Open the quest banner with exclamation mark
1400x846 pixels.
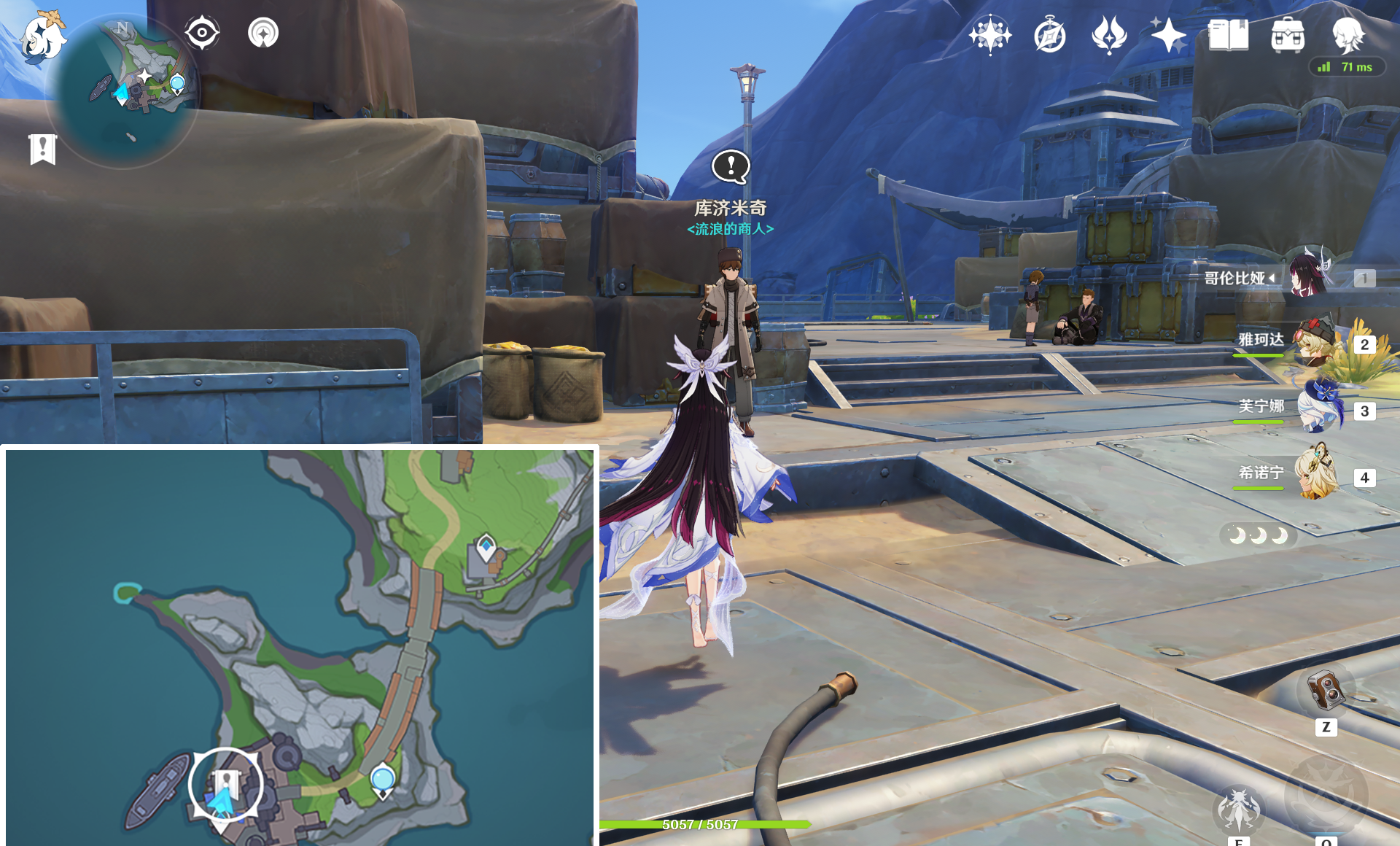coord(43,150)
